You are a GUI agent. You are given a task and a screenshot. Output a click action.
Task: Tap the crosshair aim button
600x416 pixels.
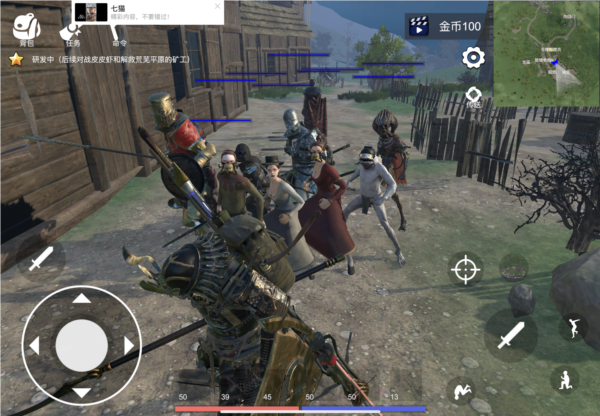tap(465, 269)
